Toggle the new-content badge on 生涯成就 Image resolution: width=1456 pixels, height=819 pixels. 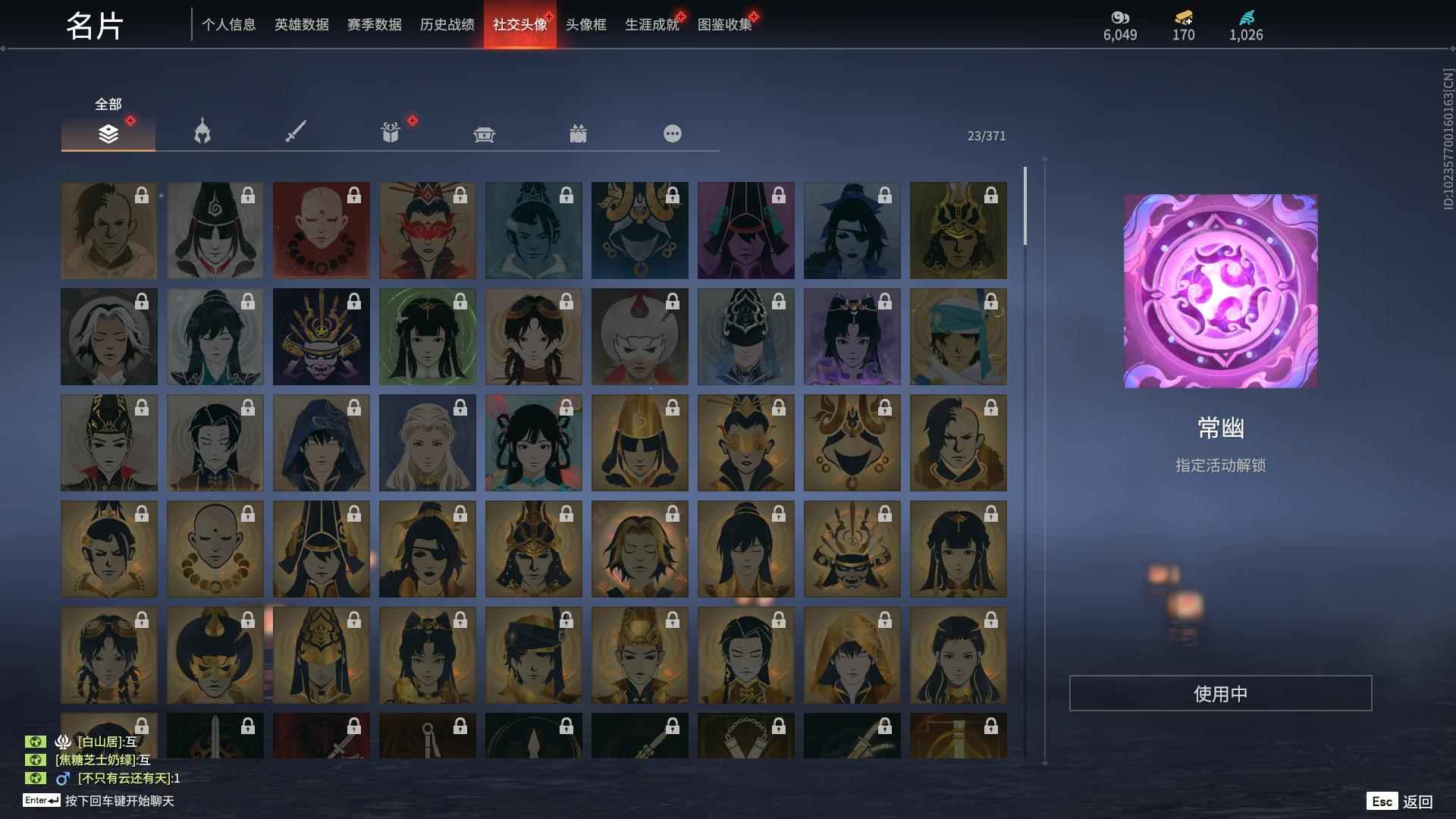(681, 14)
